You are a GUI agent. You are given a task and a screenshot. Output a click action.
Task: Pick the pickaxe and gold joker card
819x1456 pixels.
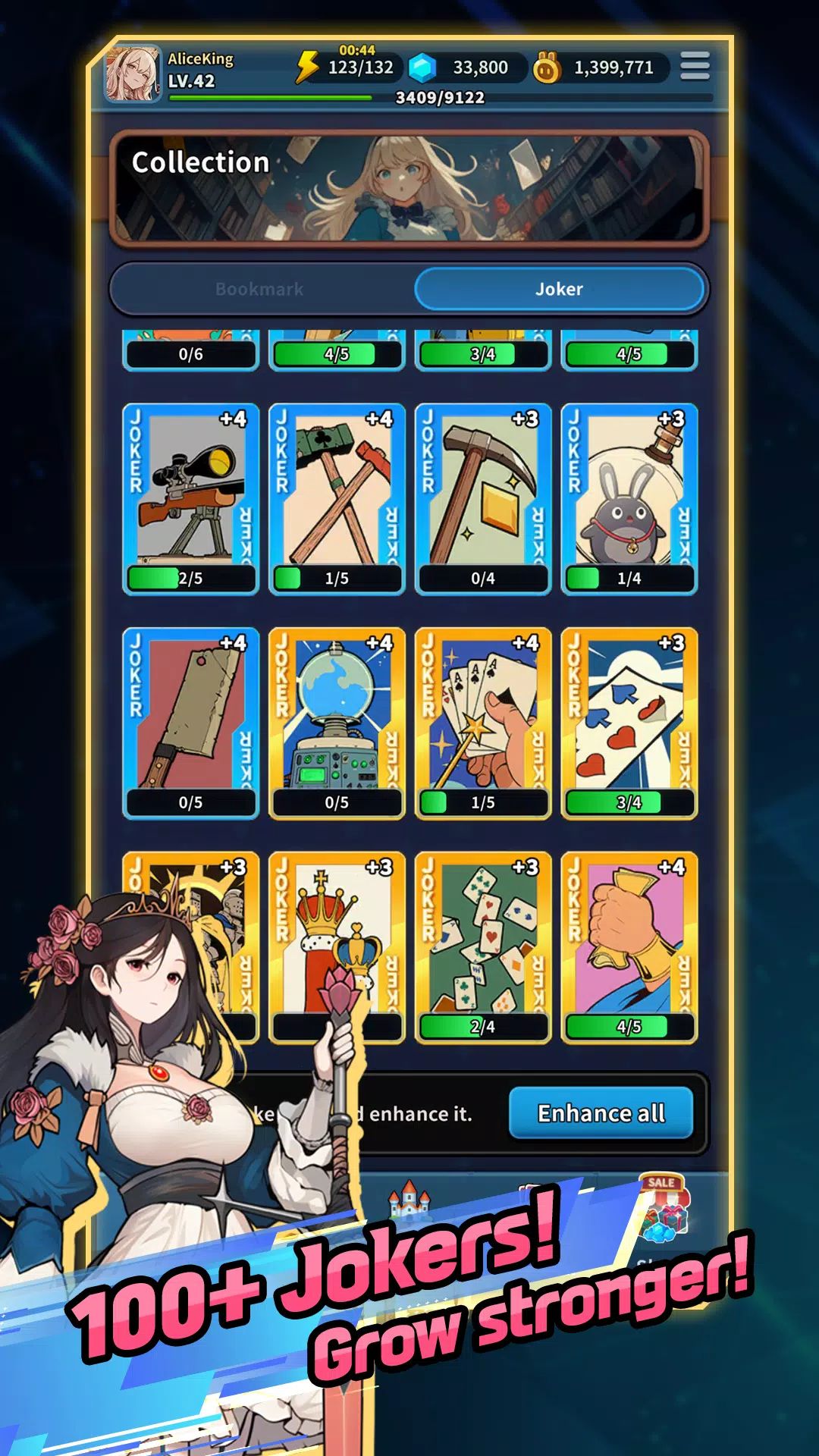483,498
